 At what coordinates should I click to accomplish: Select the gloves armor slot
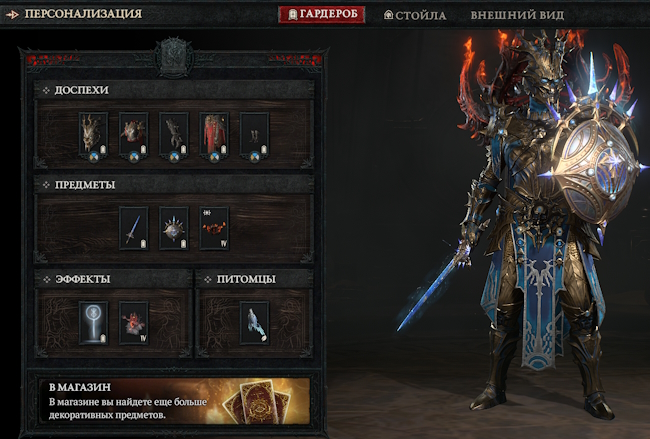pos(174,135)
